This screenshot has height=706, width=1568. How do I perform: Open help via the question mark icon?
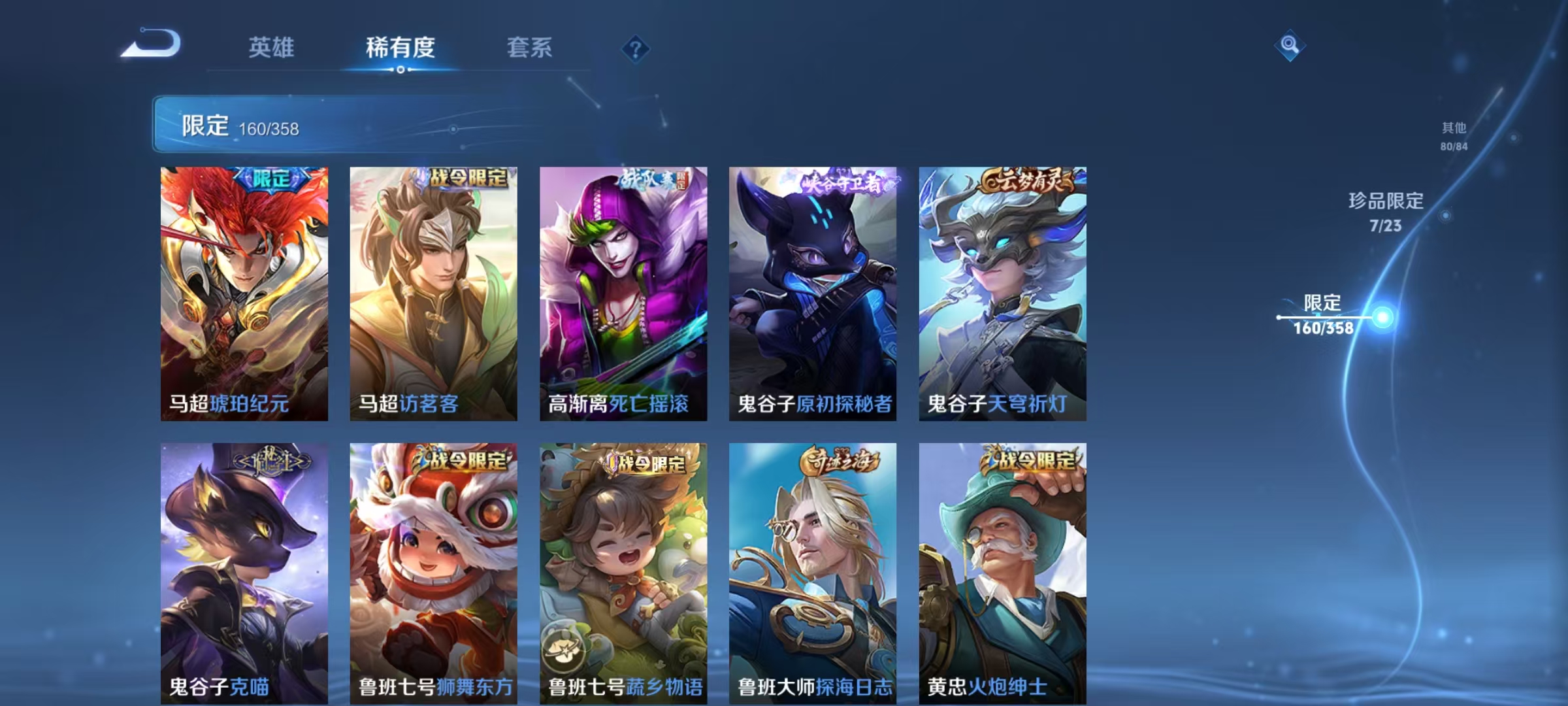pyautogui.click(x=636, y=49)
